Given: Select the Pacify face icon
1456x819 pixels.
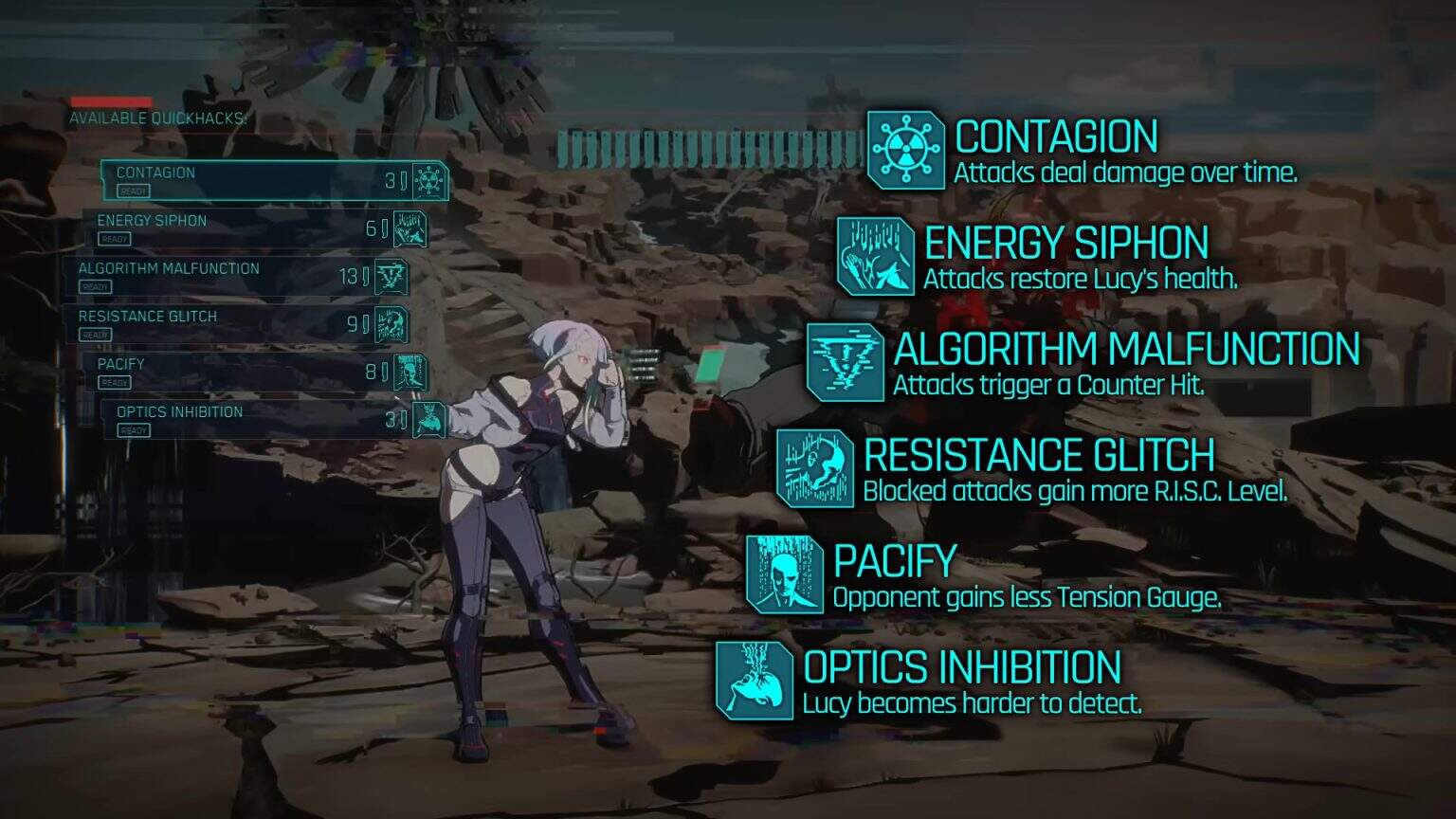Looking at the screenshot, I should pos(783,574).
